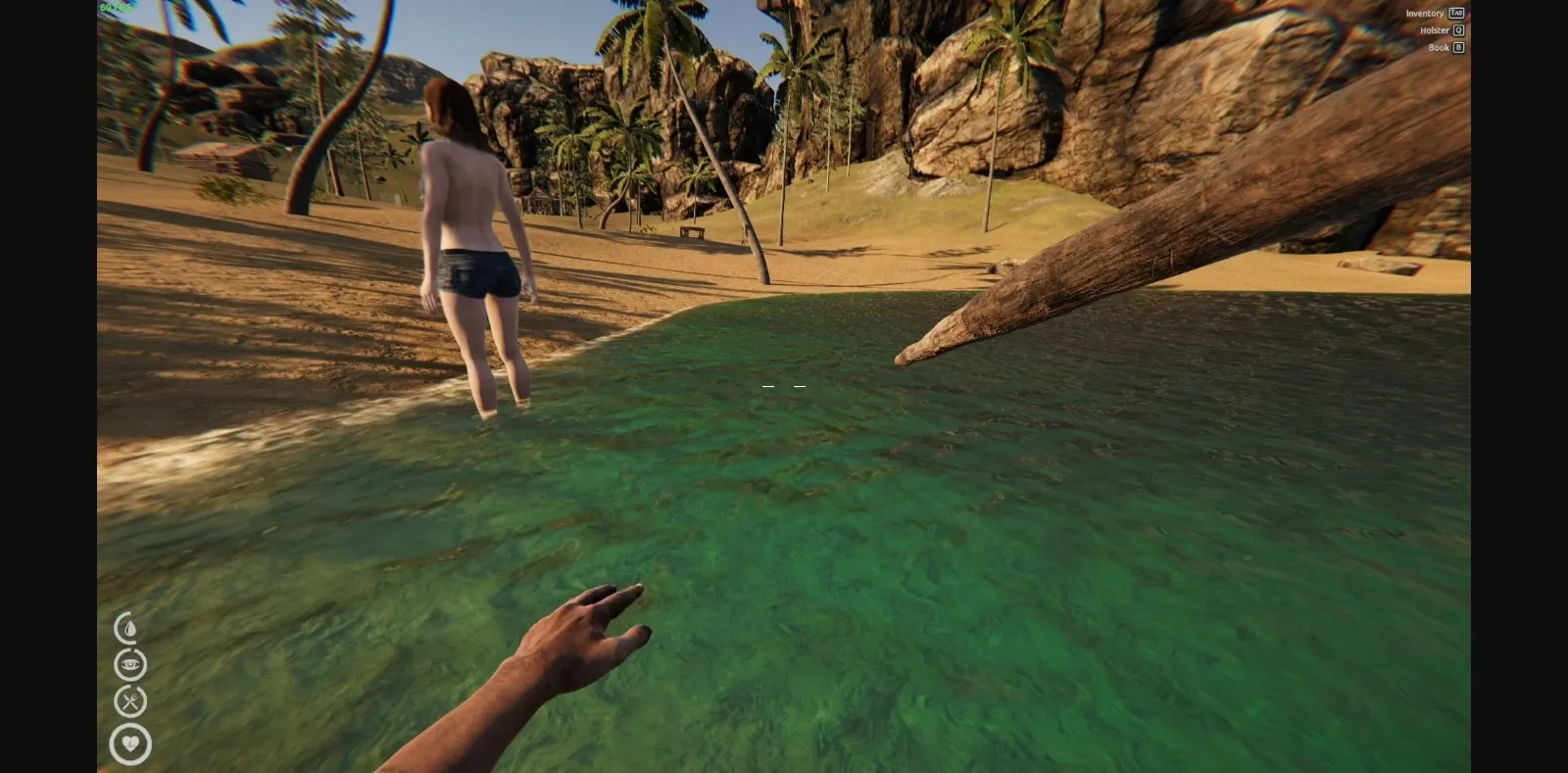Click the heart-shaped health status icon

[129, 744]
